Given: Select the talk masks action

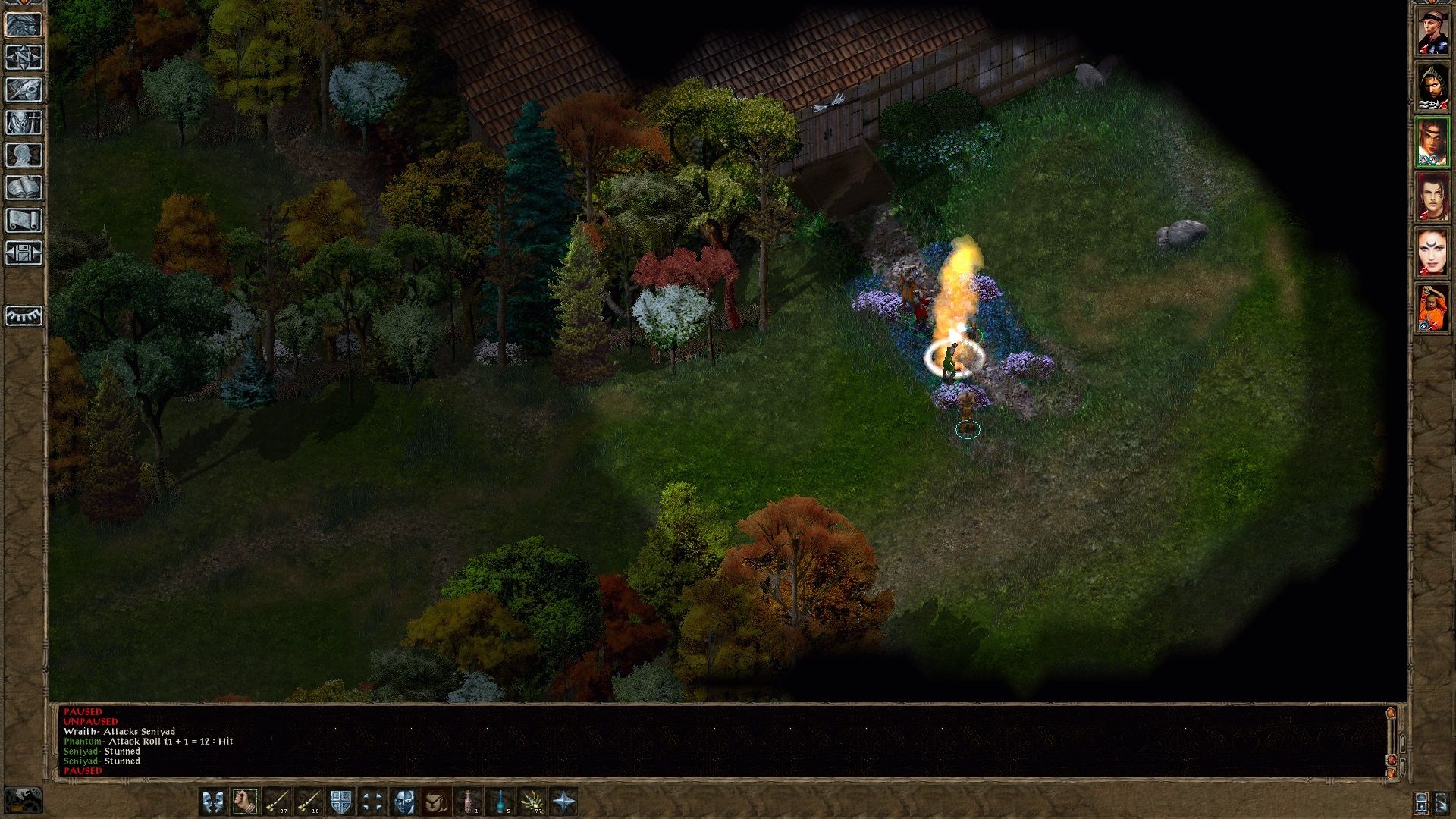Looking at the screenshot, I should point(212,802).
